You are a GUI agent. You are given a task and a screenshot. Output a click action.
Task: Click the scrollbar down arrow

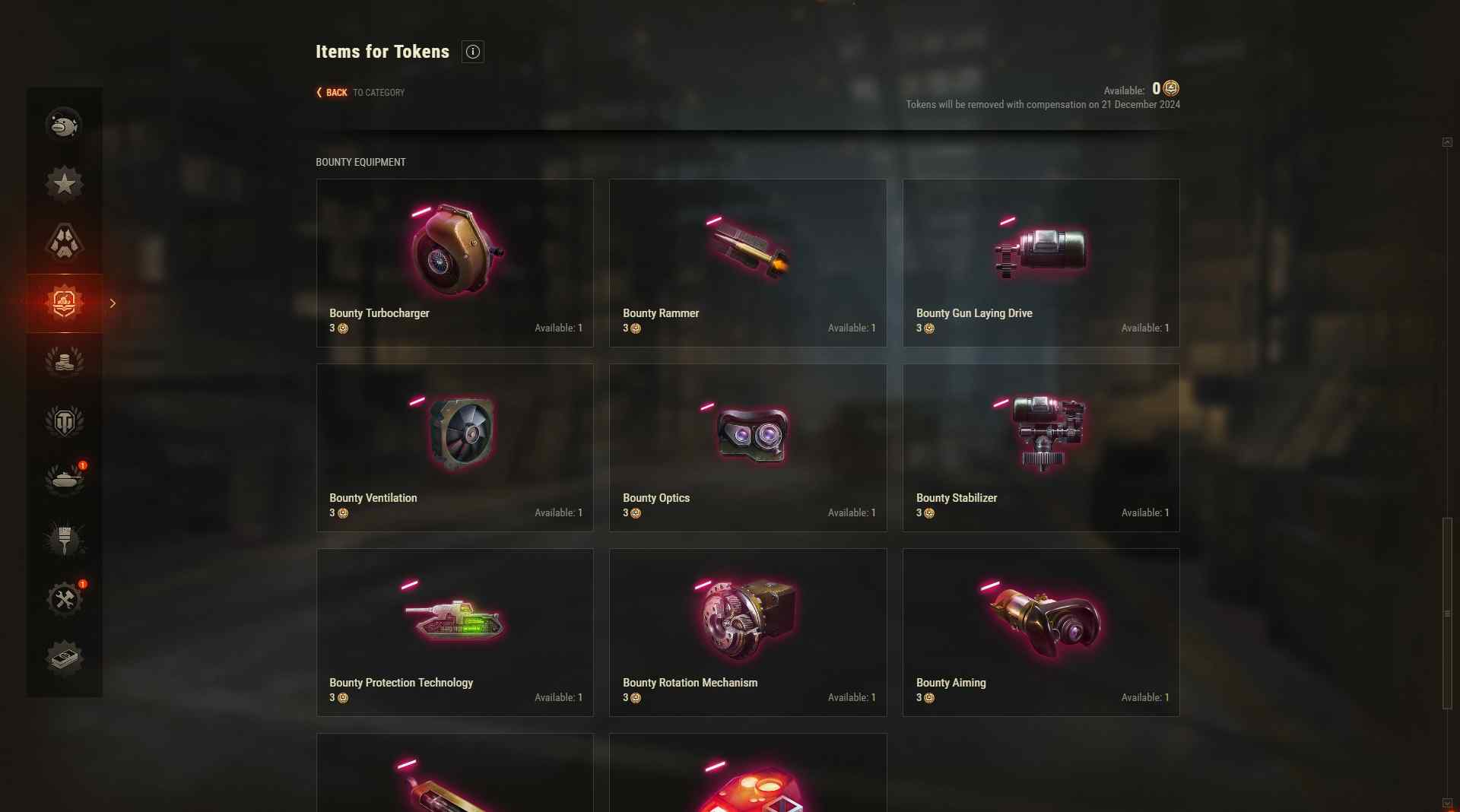(1447, 803)
